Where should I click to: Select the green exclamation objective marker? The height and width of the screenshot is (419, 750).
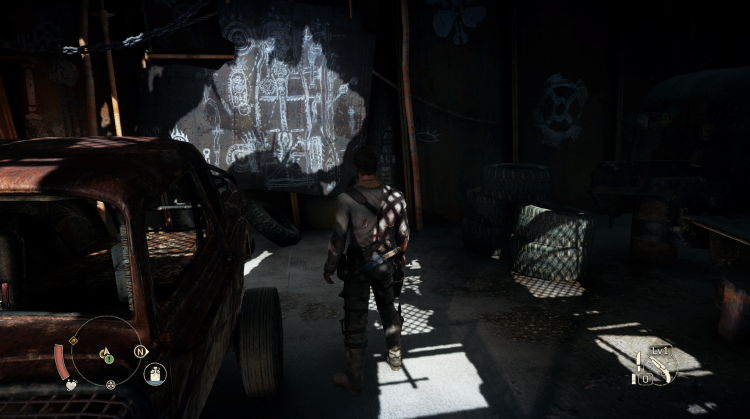109,359
